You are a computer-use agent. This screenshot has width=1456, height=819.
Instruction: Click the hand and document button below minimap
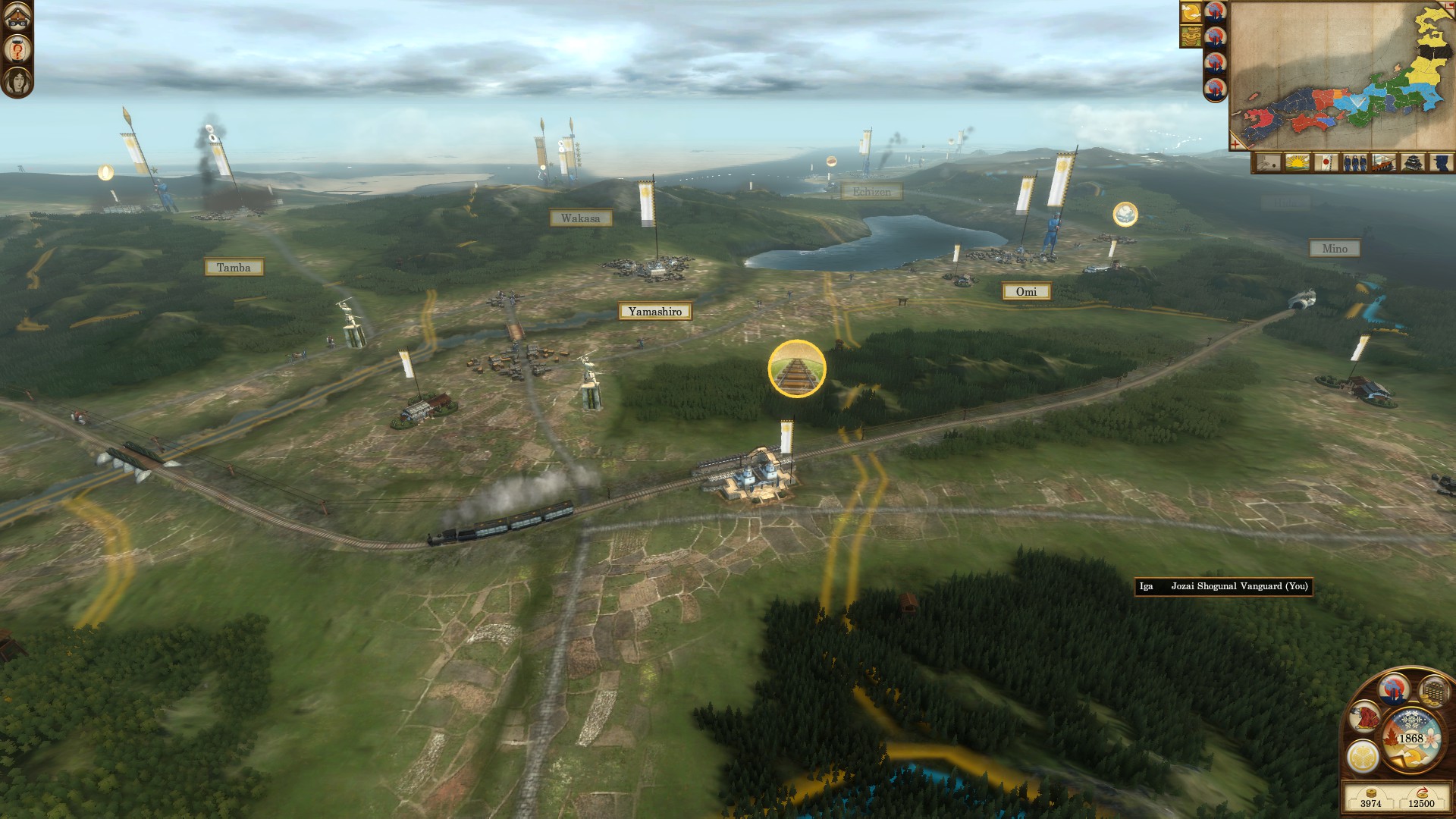[x=1269, y=162]
